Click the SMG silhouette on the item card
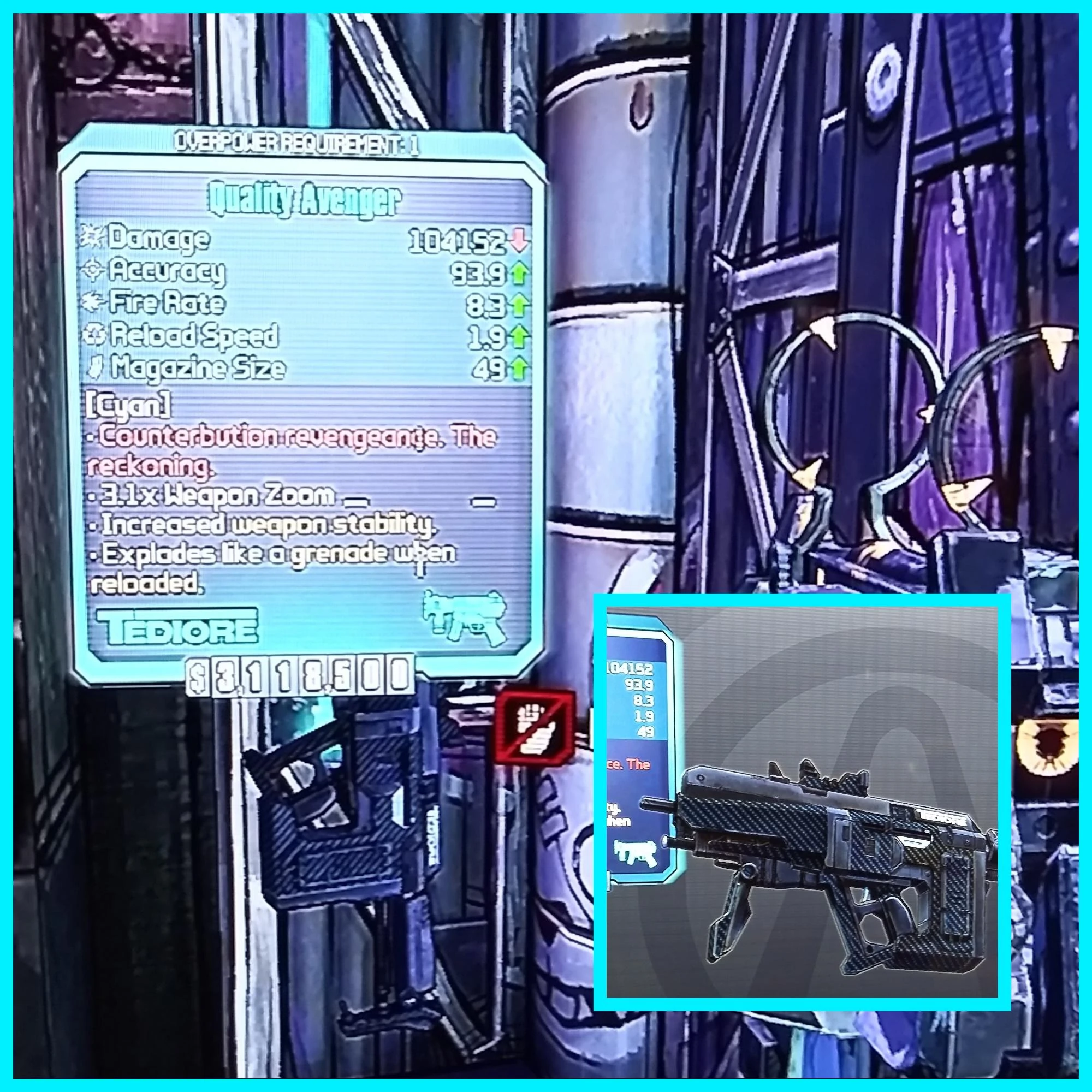This screenshot has height=1092, width=1092. 464,619
